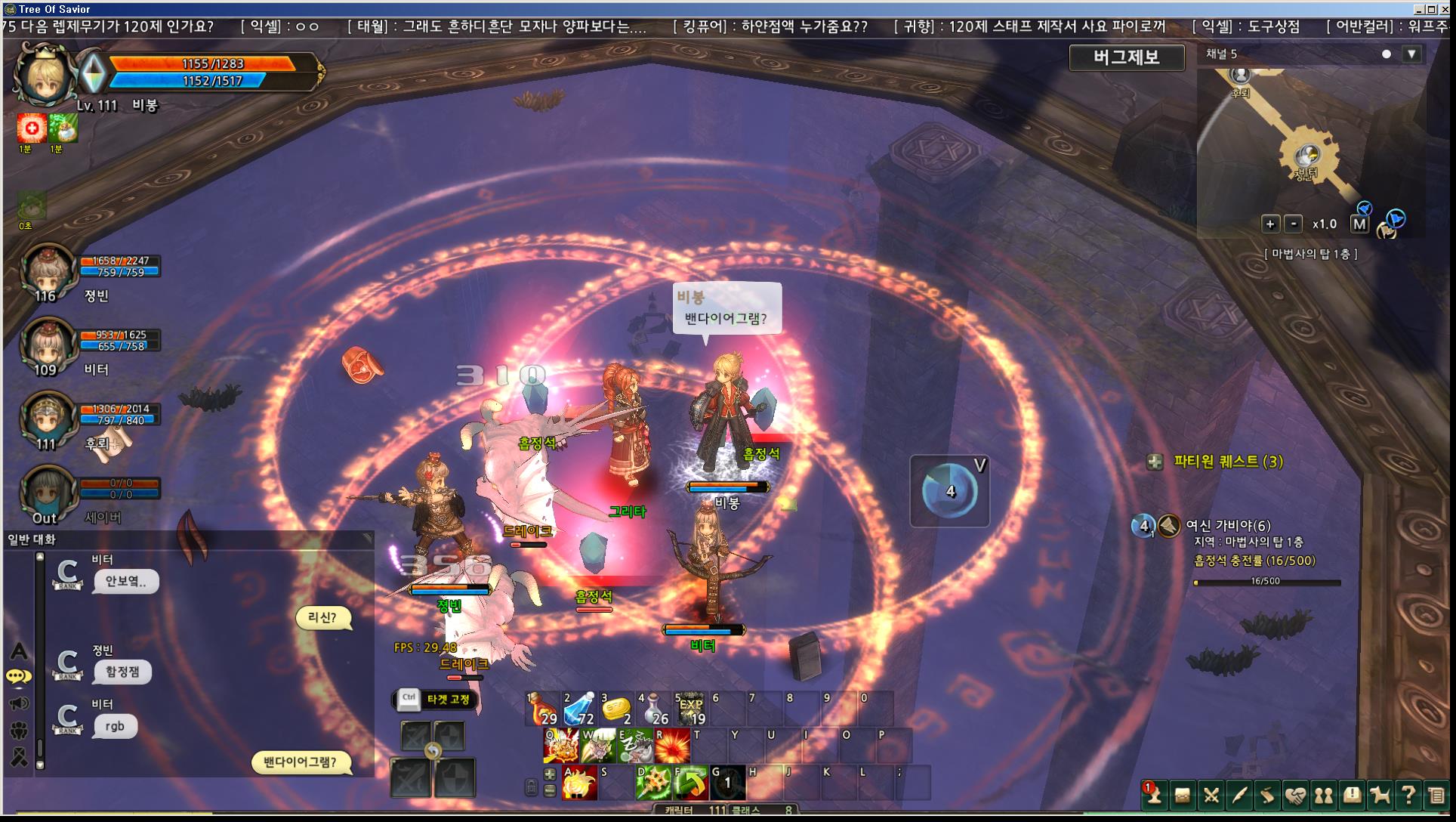Select party member 정빈 portrait
1456x822 pixels.
point(48,272)
